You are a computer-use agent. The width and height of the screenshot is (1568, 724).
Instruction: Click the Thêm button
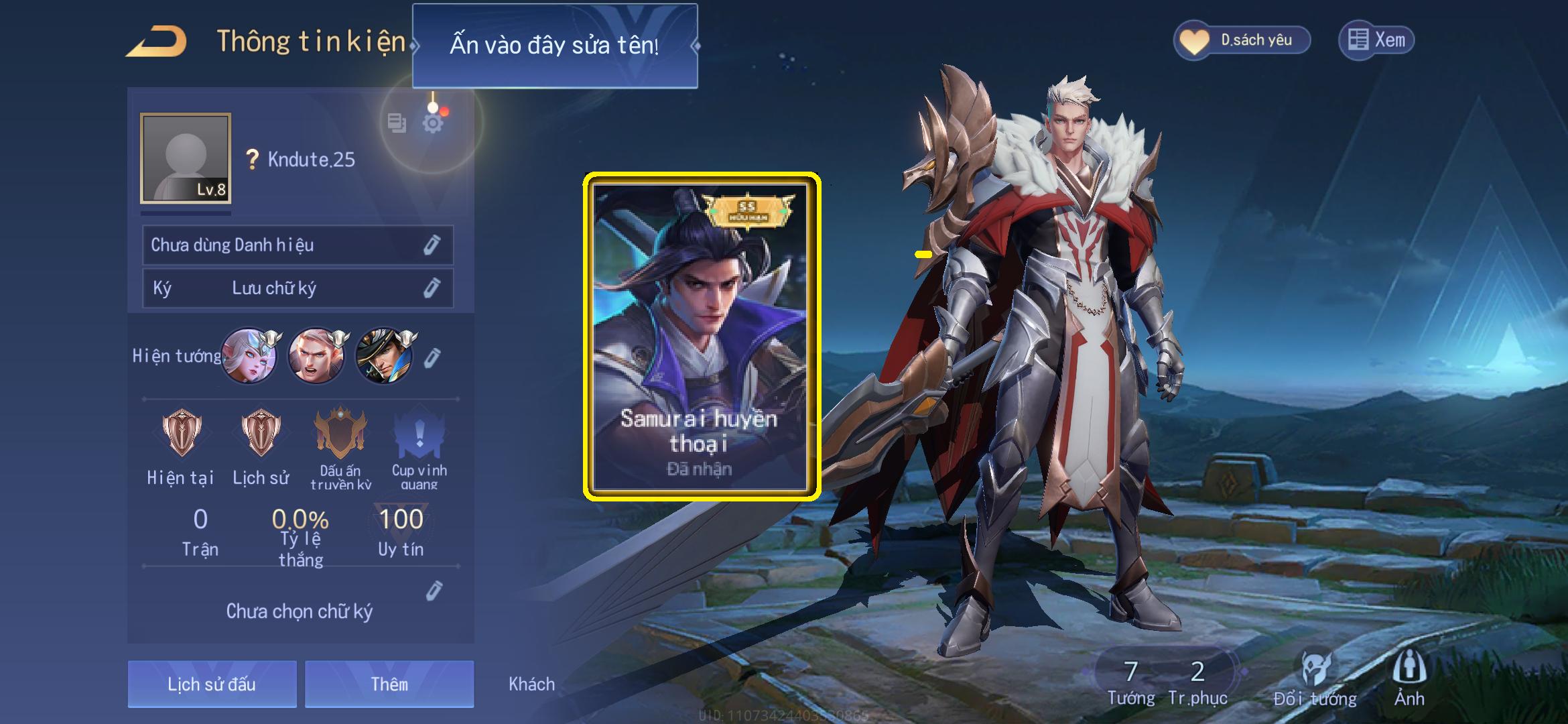(x=389, y=684)
